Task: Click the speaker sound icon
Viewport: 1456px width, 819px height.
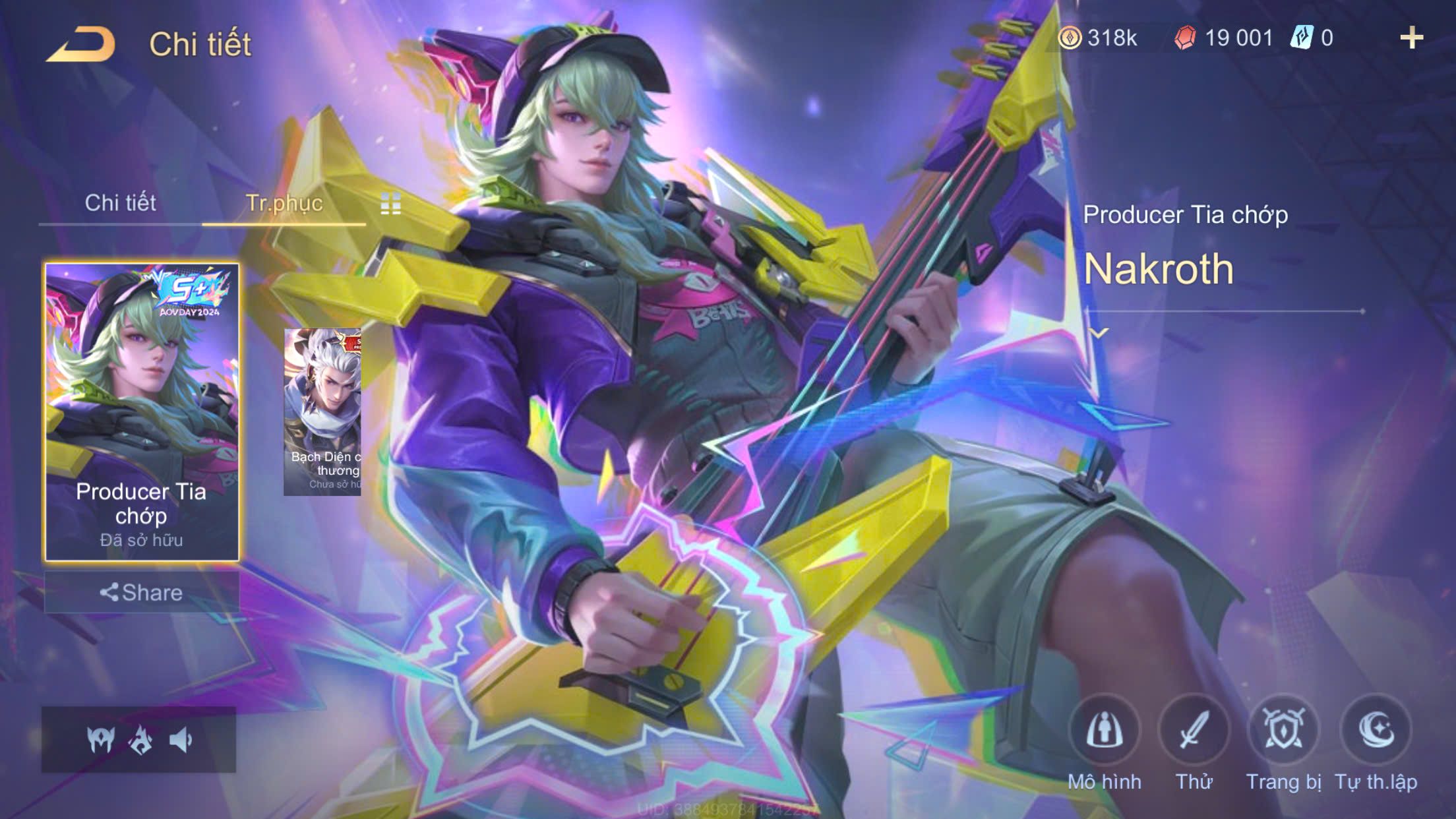Action: pyautogui.click(x=180, y=741)
